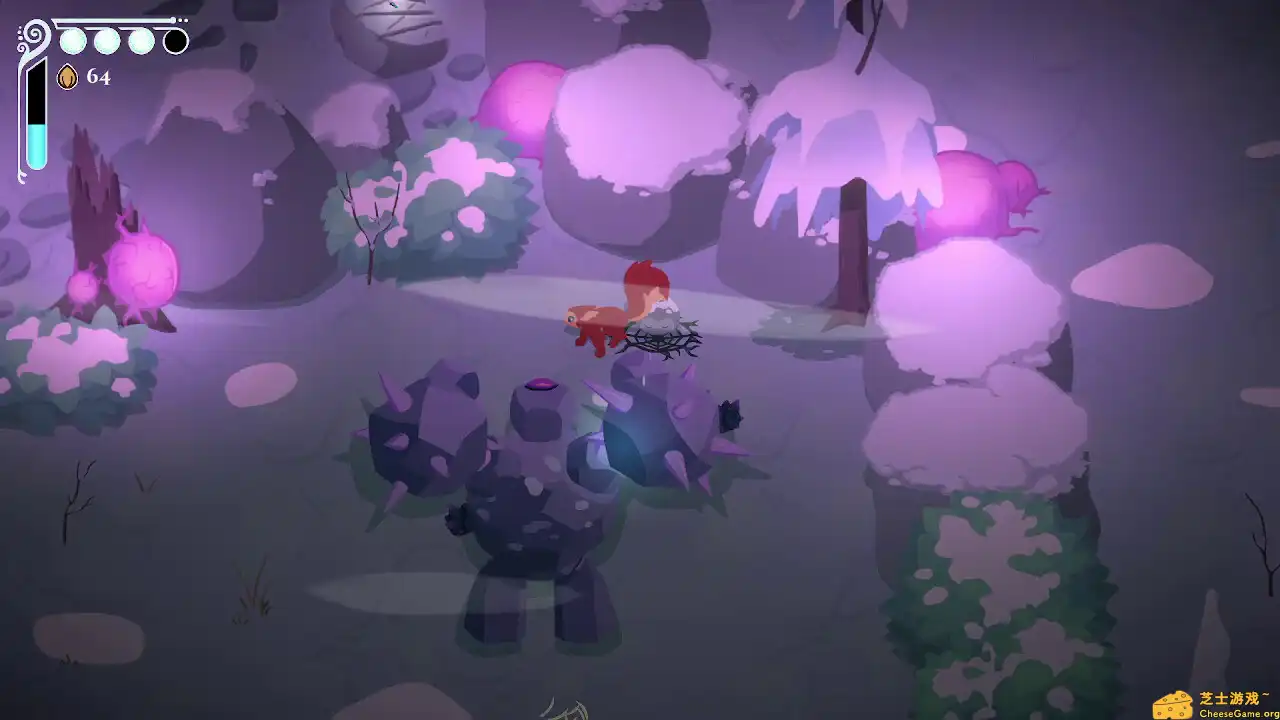Click the seed currency icon
1280x720 pixels.
(67, 77)
